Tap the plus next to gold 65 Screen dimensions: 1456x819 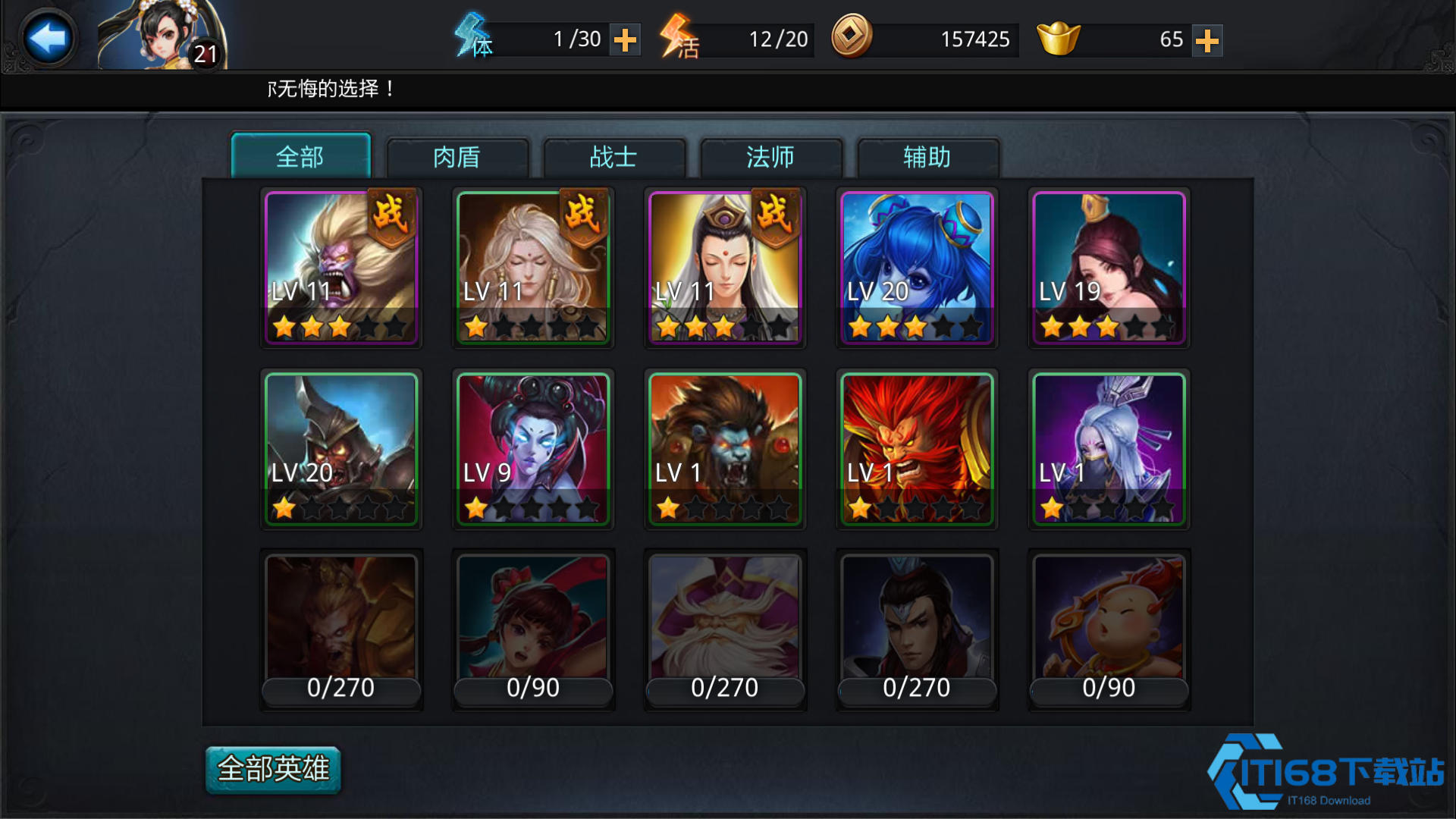pos(1207,40)
